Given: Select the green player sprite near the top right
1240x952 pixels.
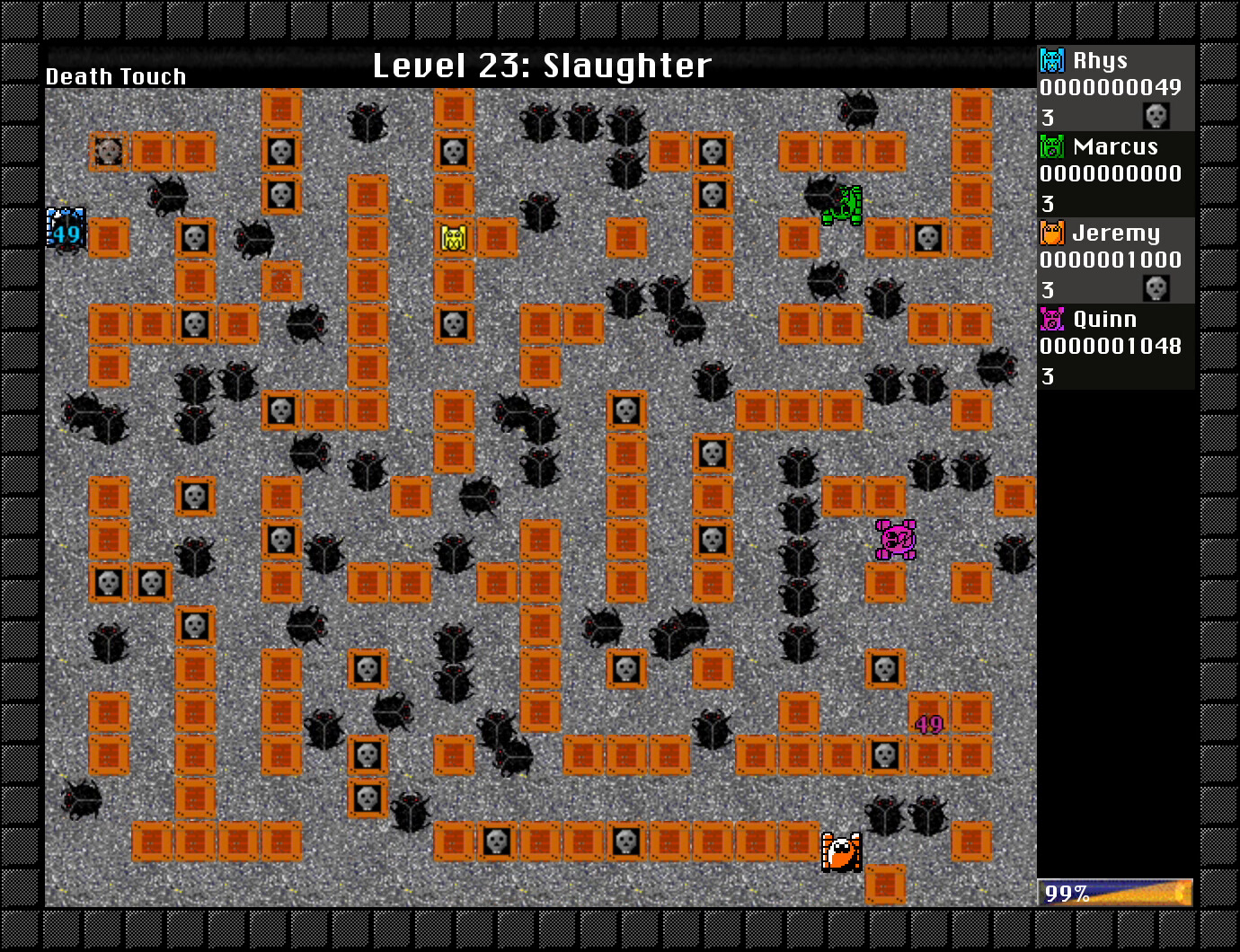Looking at the screenshot, I should pyautogui.click(x=843, y=204).
